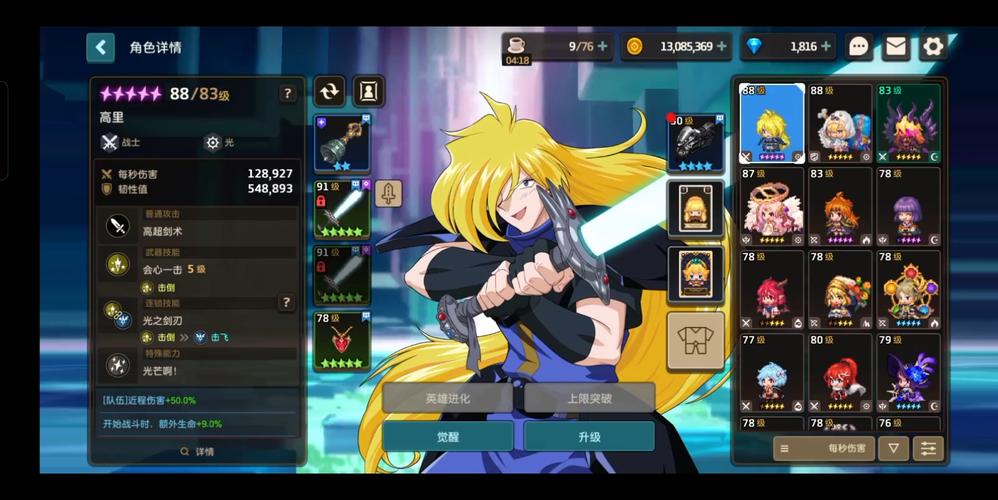Add gold coins with plus button
The image size is (998, 500).
tap(722, 46)
